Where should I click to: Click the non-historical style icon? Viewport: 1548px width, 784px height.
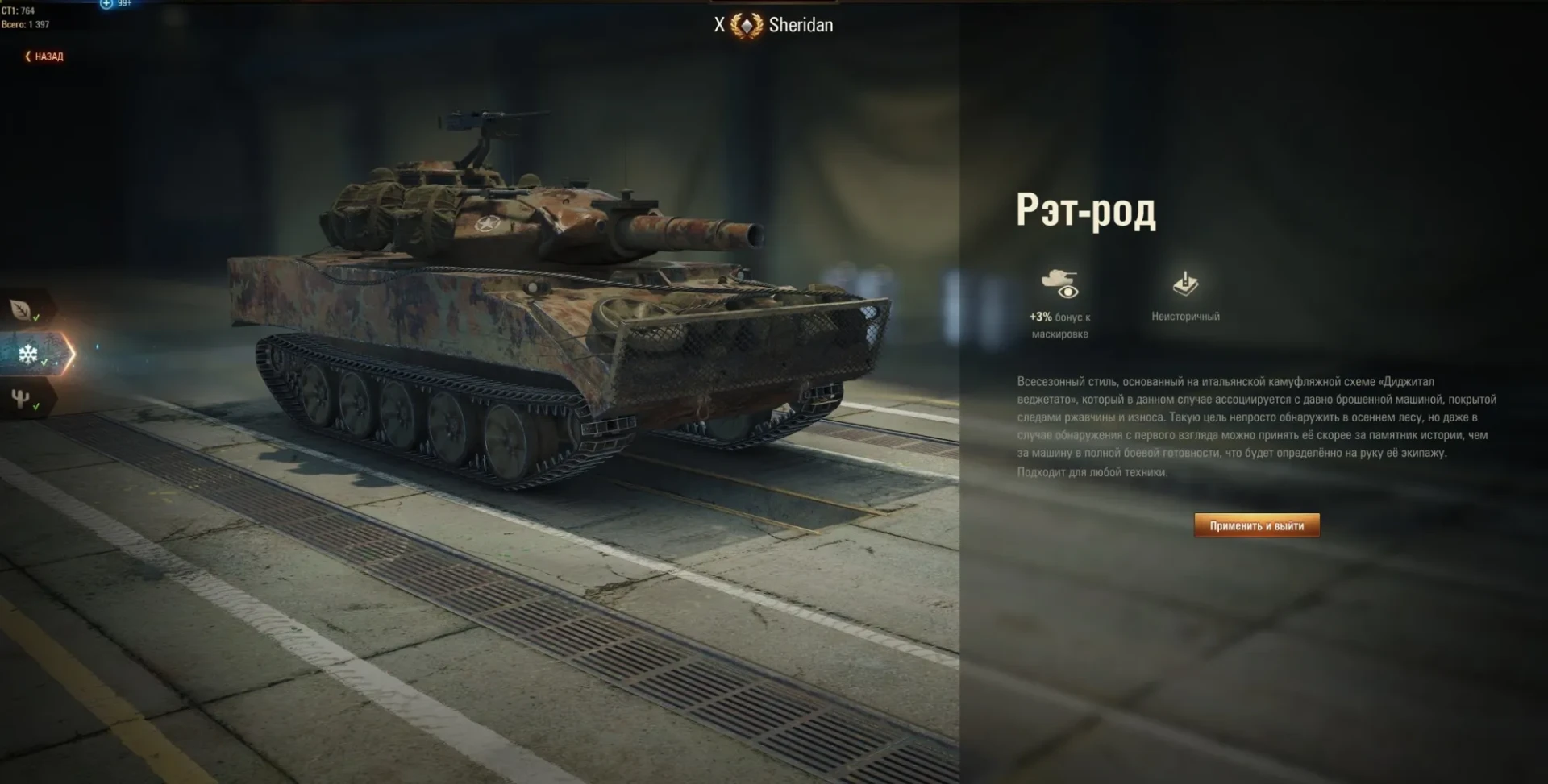(1184, 284)
